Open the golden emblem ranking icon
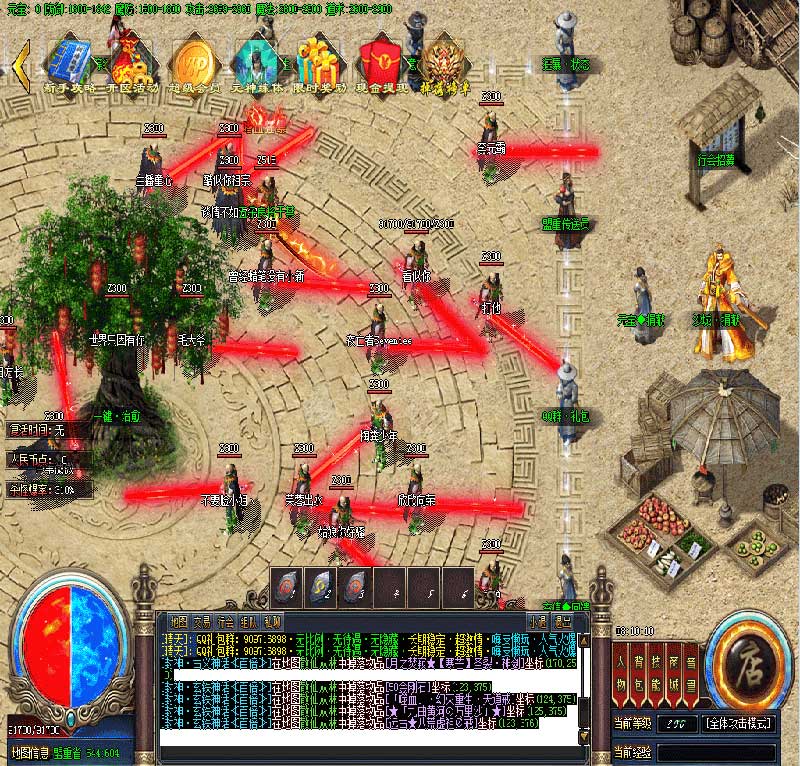The height and width of the screenshot is (766, 800). 441,60
